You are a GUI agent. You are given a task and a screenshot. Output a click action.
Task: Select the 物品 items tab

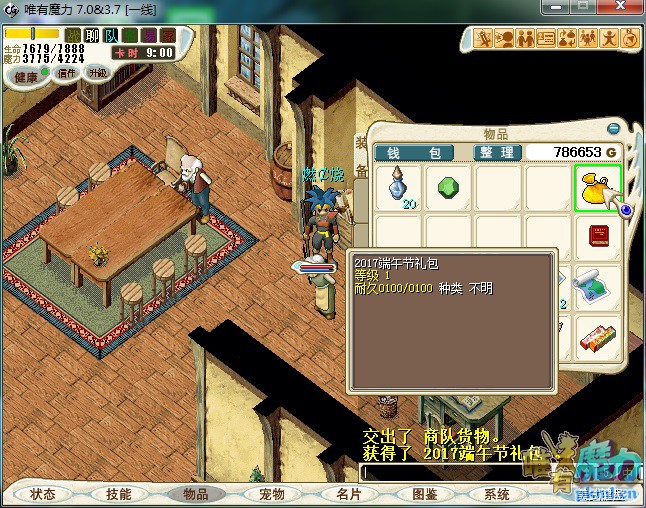click(195, 494)
